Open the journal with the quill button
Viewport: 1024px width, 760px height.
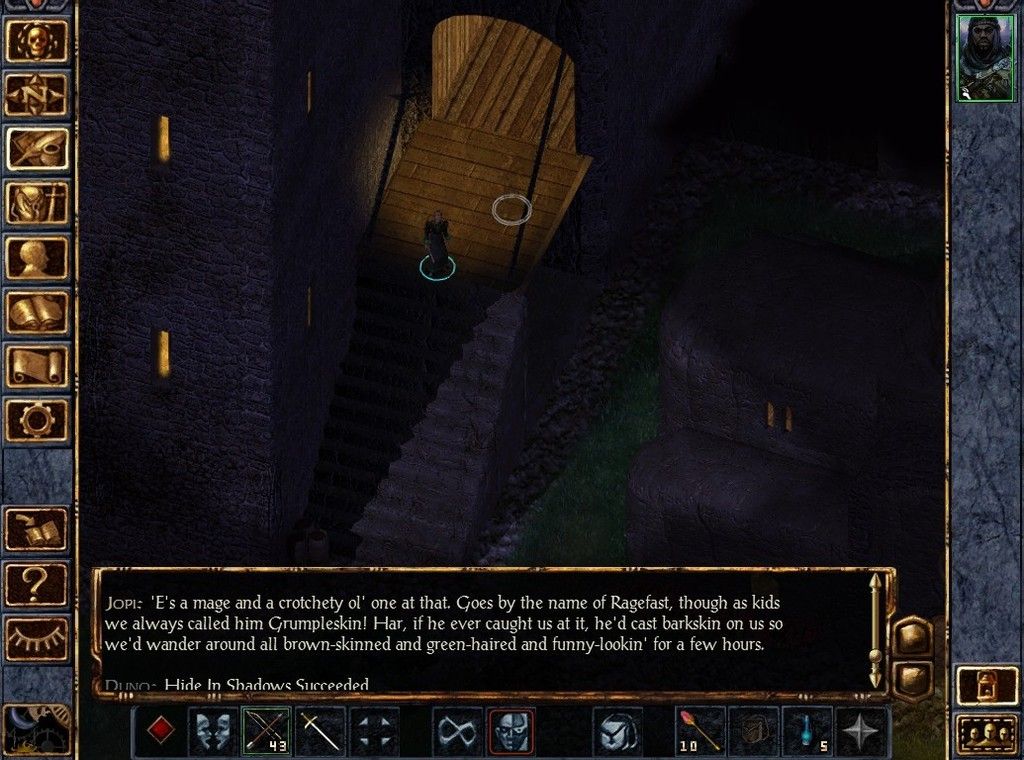(38, 148)
